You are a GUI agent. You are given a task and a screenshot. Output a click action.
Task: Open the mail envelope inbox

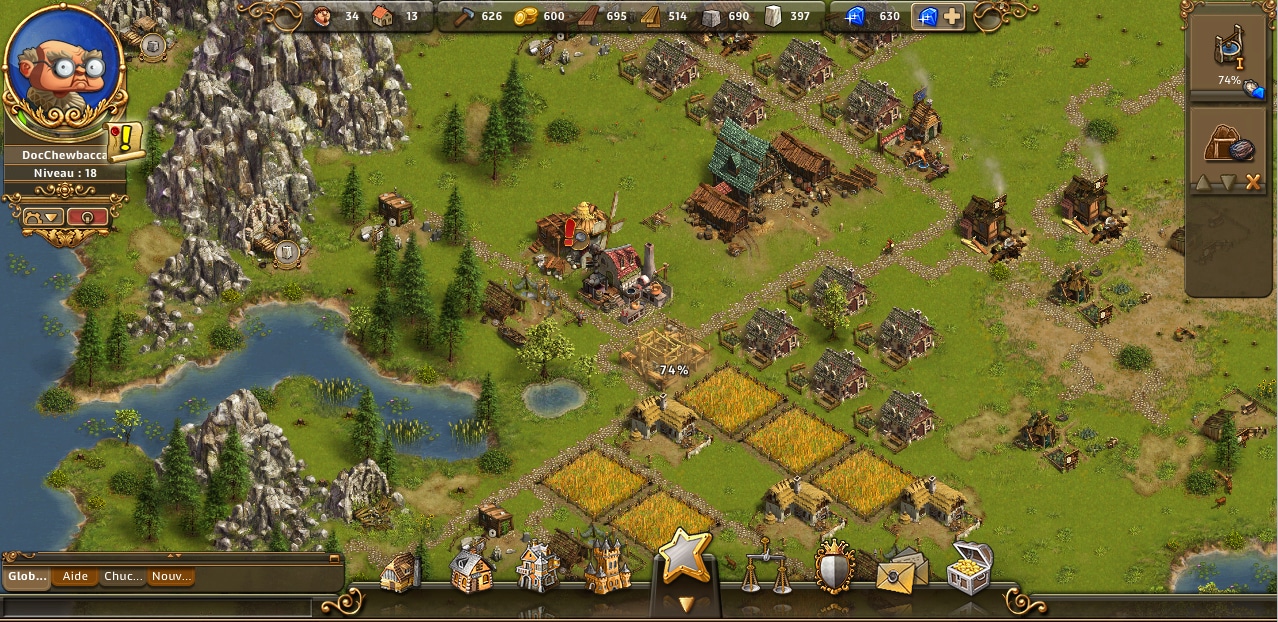901,569
